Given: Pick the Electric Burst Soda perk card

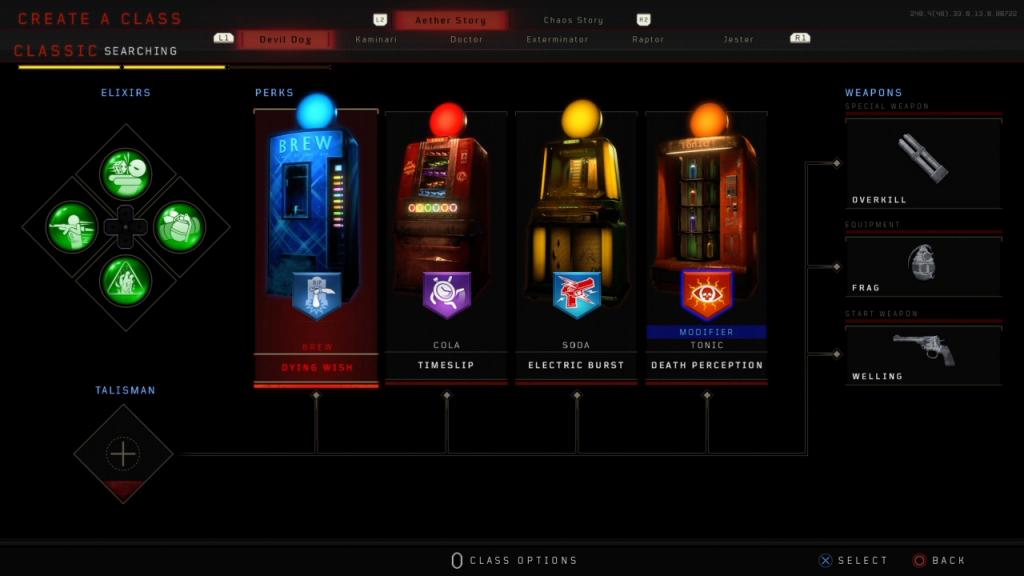Looking at the screenshot, I should (x=576, y=245).
